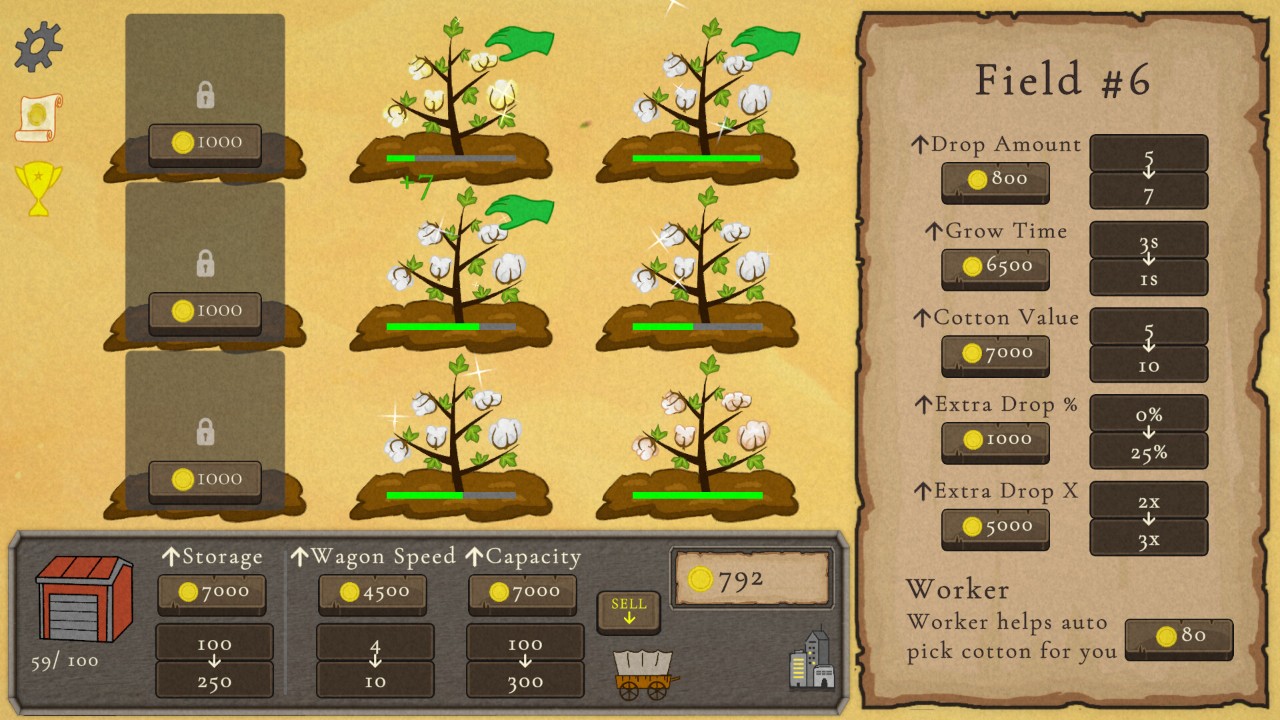Select the red storage barn icon
The width and height of the screenshot is (1280, 720).
coord(84,598)
